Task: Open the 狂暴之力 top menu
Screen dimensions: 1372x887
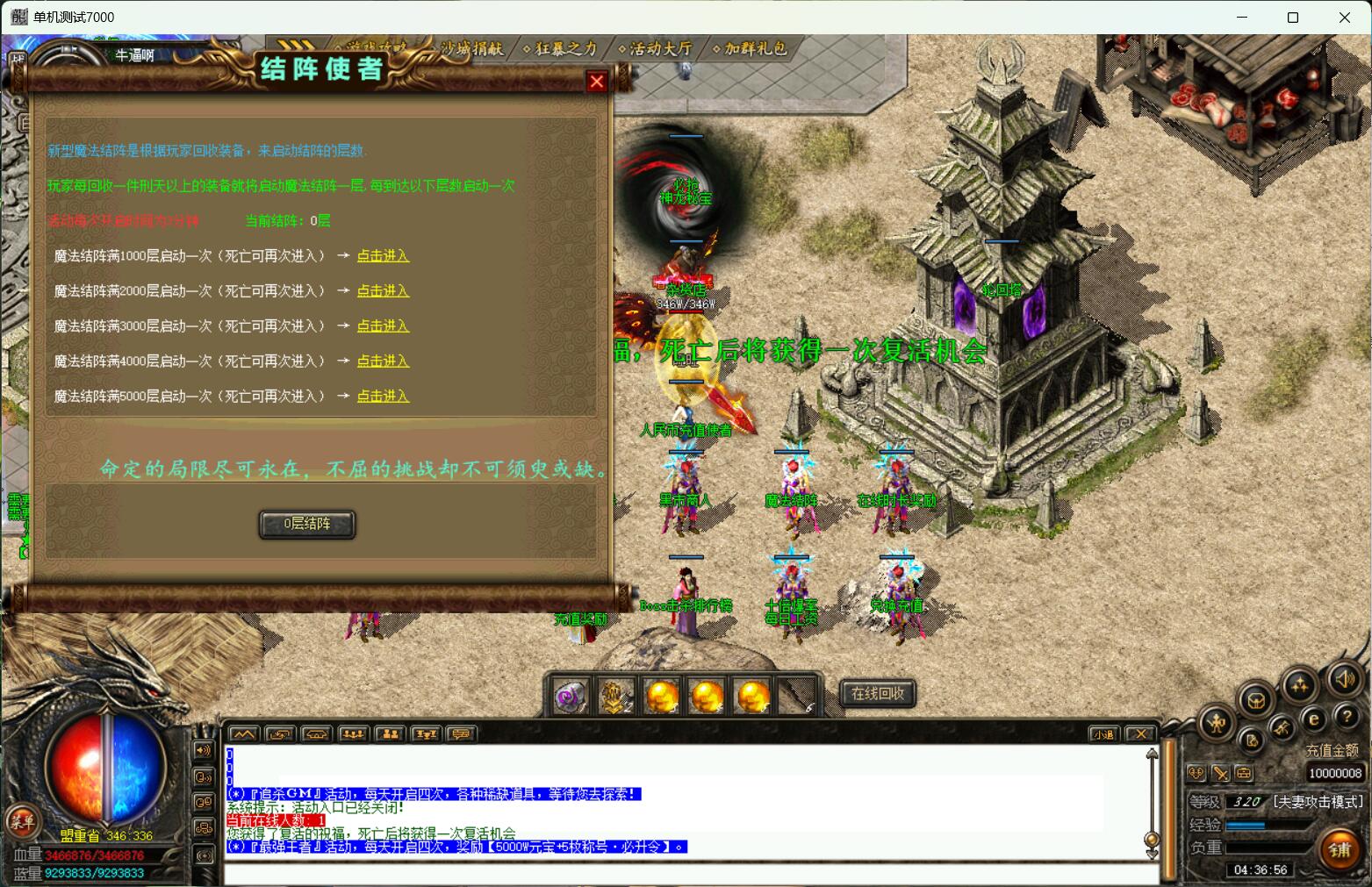Action: coord(560,49)
